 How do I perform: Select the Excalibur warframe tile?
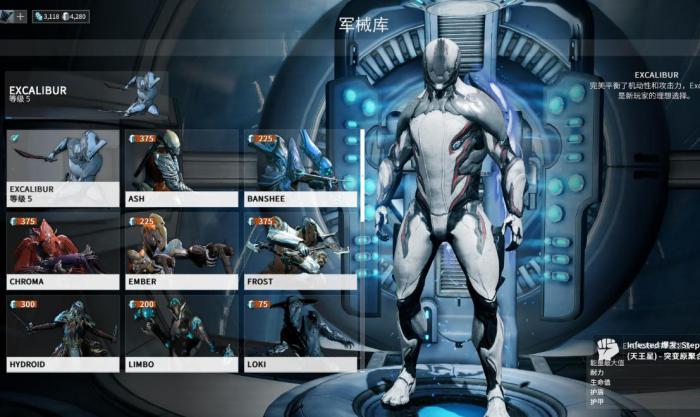click(62, 166)
